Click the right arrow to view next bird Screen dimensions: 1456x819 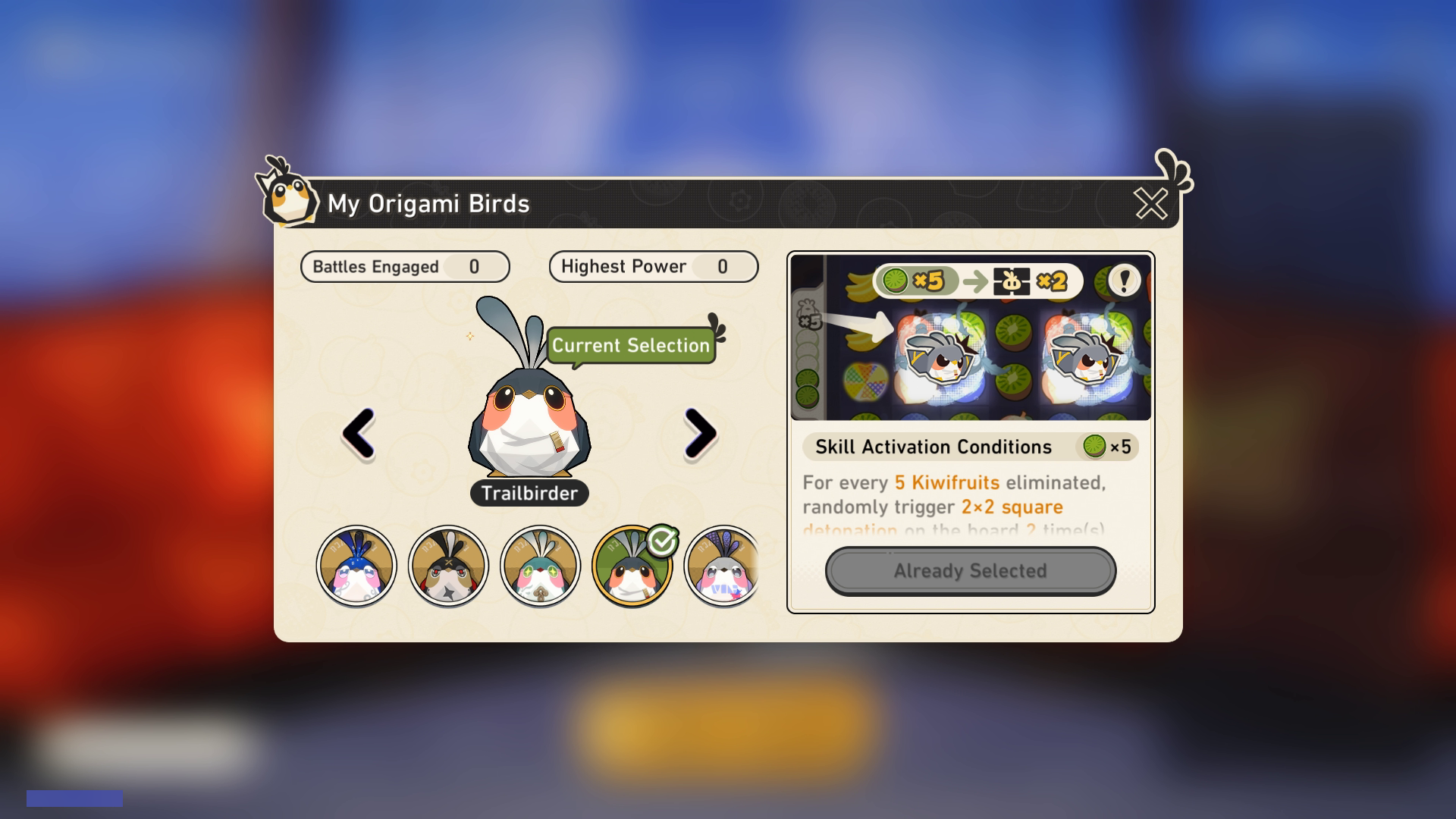coord(701,435)
